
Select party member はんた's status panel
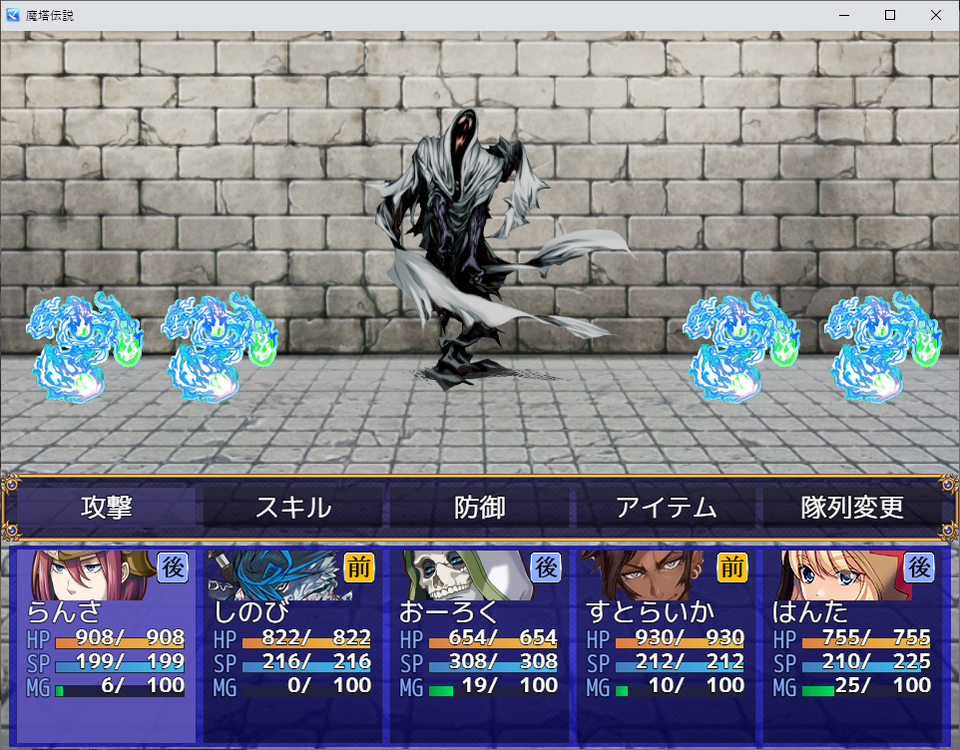click(851, 645)
